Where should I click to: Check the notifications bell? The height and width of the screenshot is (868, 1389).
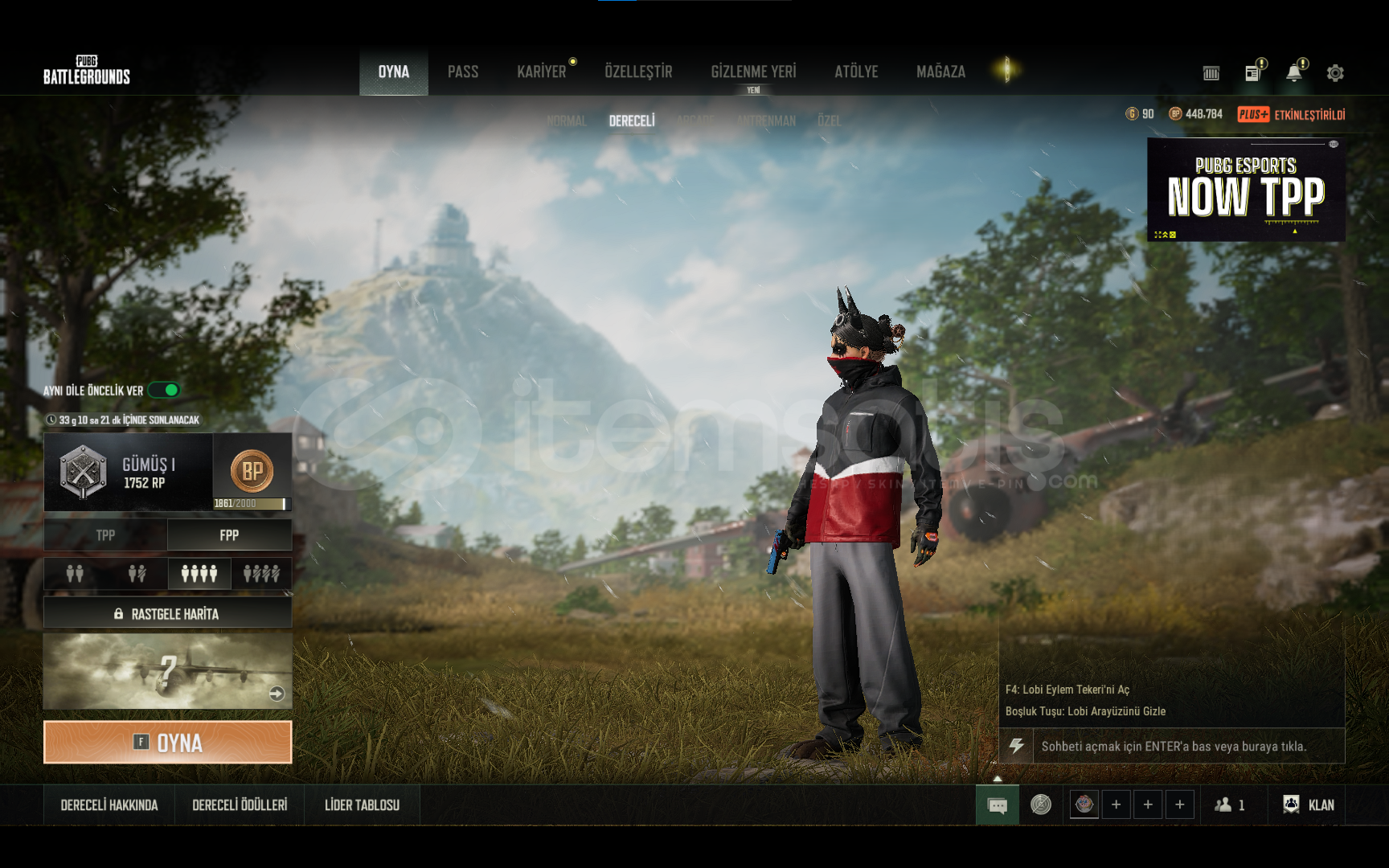point(1294,73)
